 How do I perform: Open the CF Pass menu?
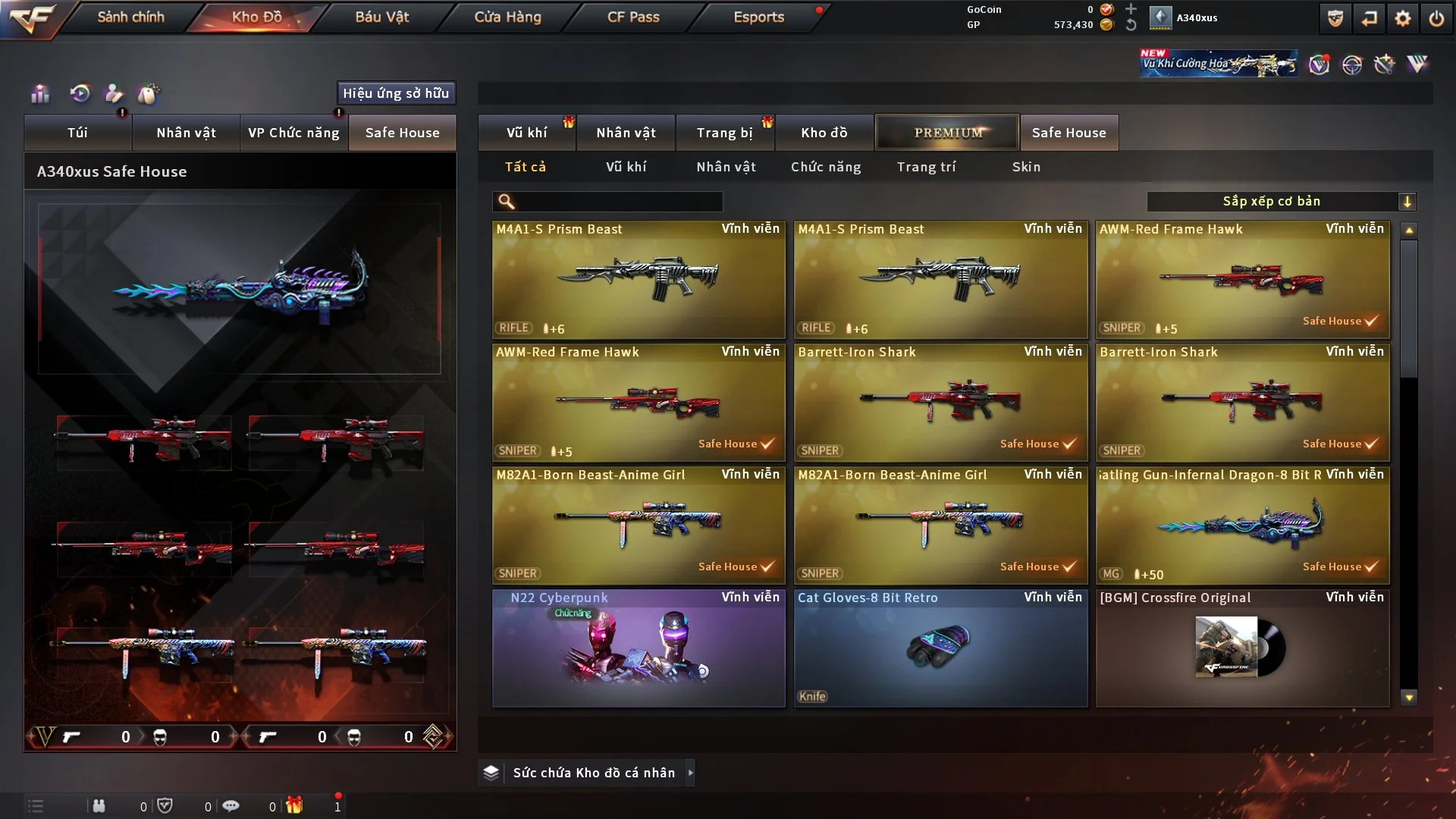[x=633, y=17]
